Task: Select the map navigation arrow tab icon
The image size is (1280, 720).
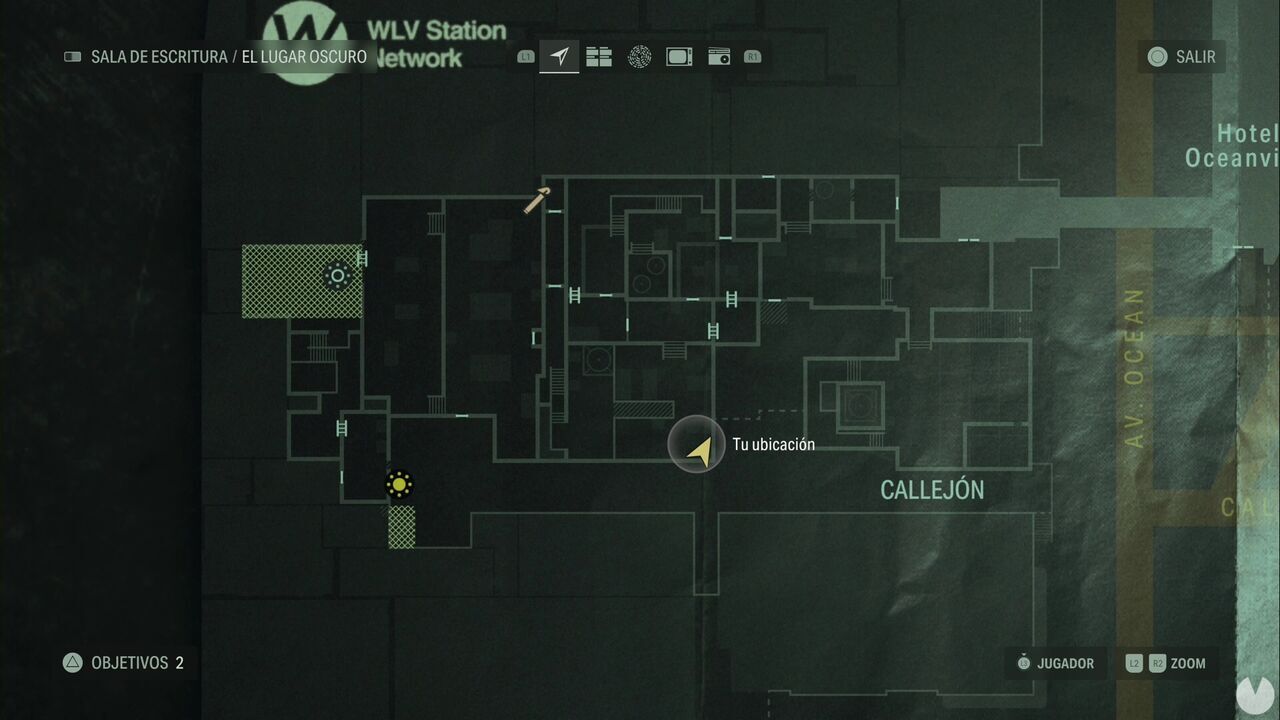Action: 558,57
